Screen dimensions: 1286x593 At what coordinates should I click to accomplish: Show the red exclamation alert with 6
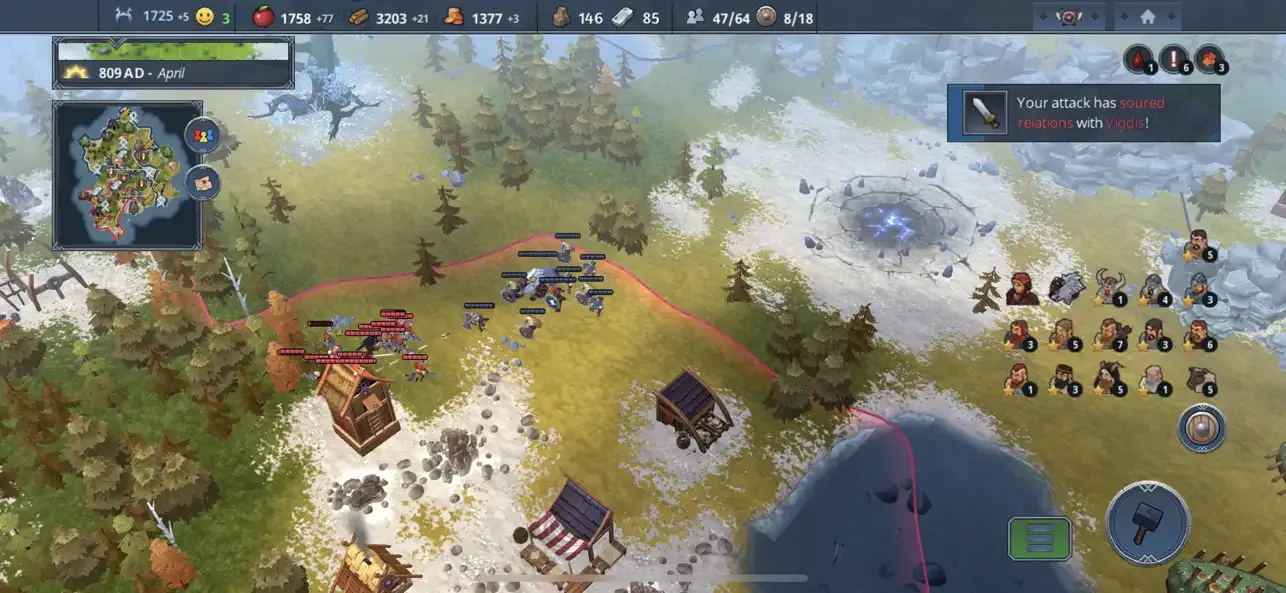[x=1175, y=59]
